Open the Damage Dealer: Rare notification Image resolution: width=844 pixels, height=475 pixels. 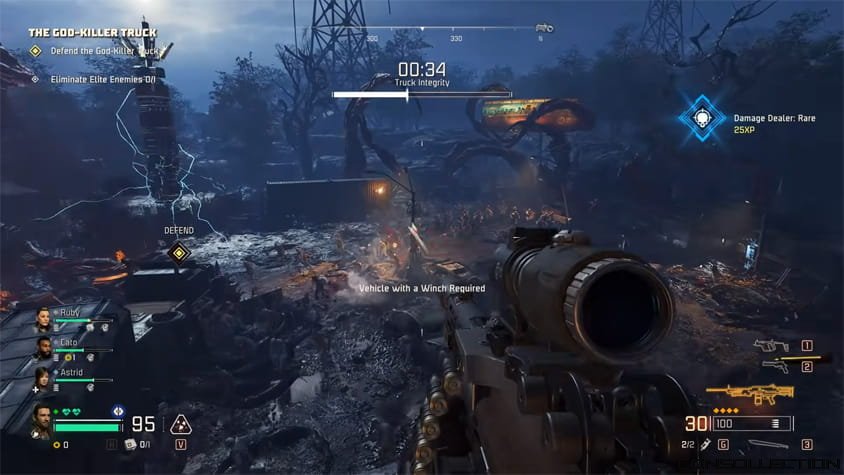click(703, 118)
